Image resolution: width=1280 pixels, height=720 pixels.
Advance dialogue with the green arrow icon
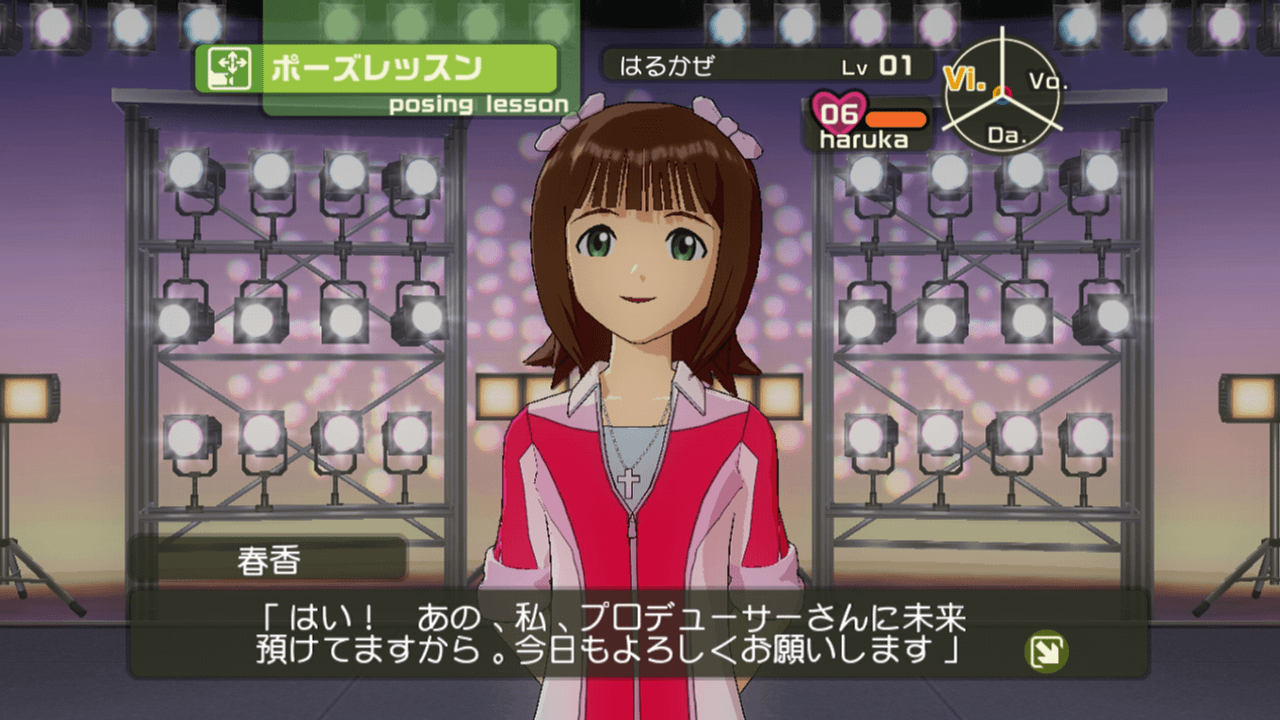point(1047,653)
